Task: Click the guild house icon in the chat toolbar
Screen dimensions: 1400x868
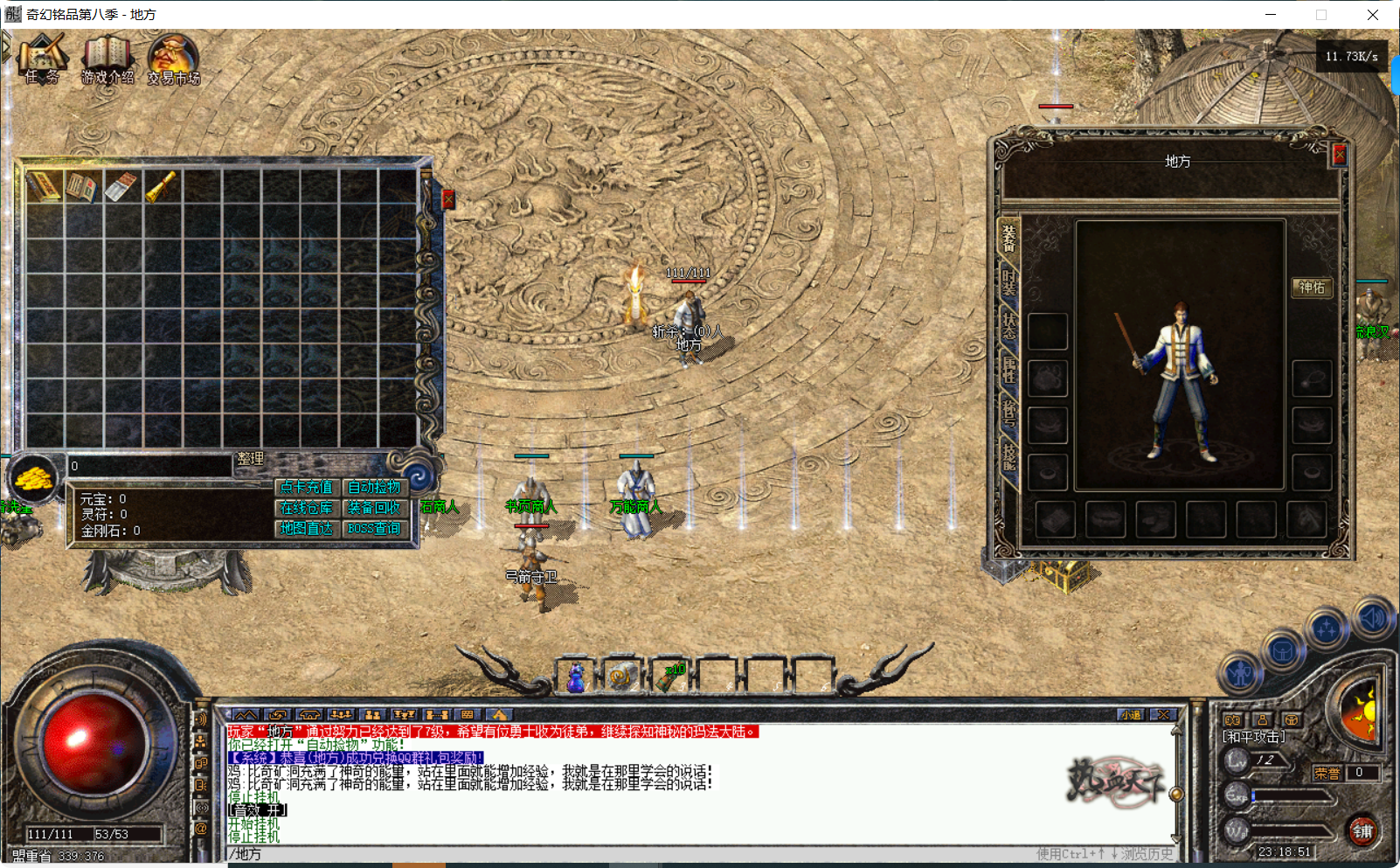Action: coord(309,714)
